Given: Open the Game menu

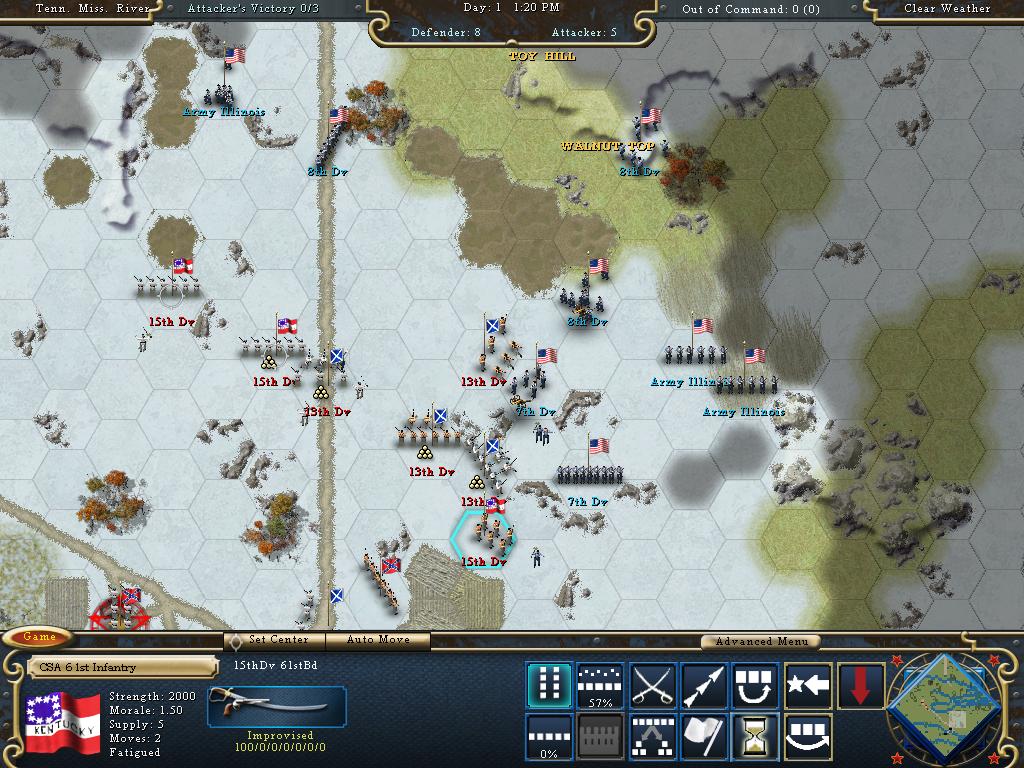Looking at the screenshot, I should pyautogui.click(x=40, y=637).
